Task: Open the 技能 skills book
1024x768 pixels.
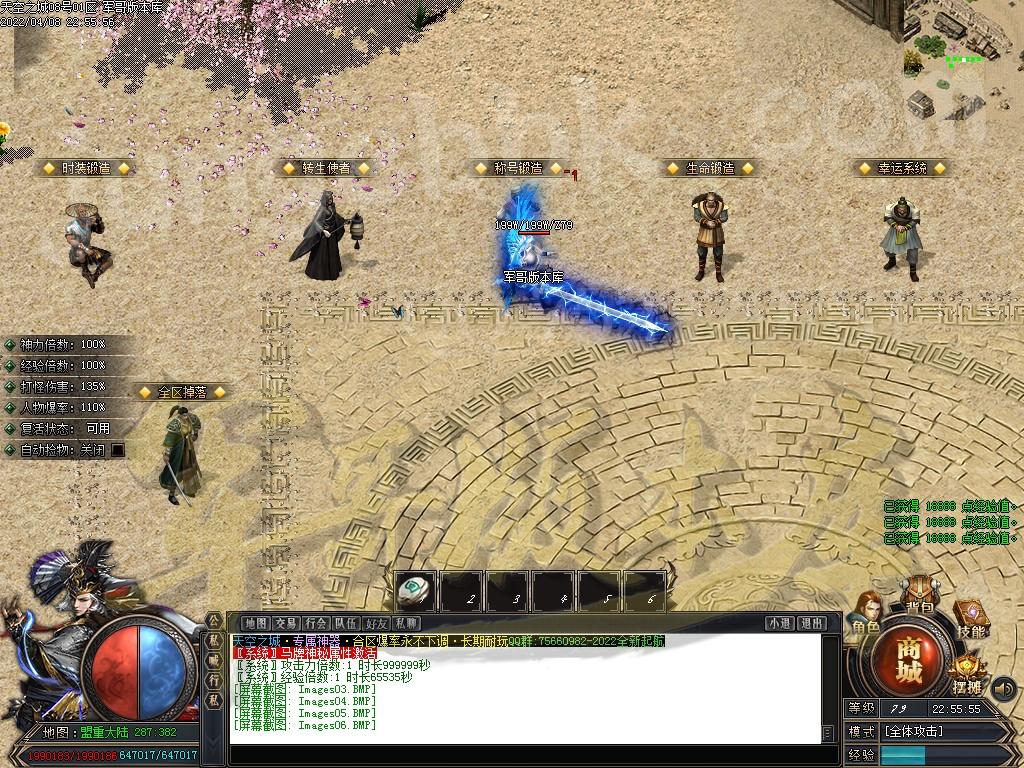Action: coord(970,619)
